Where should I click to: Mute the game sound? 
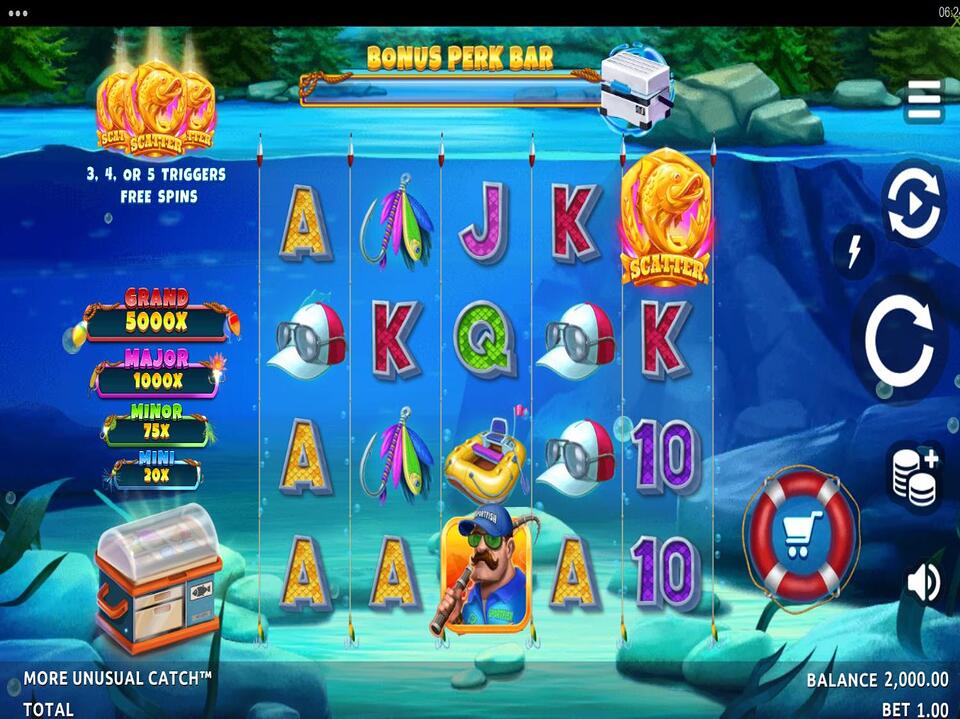(922, 583)
